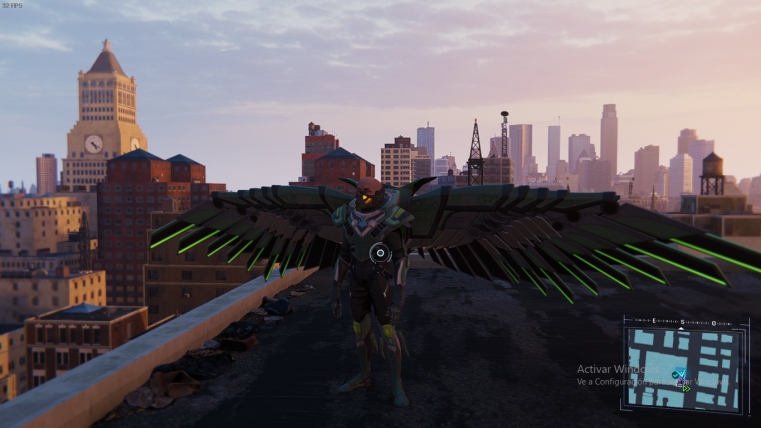Select the green arrow marker on the minimap
Screen dimensions: 761x428
[x=685, y=387]
